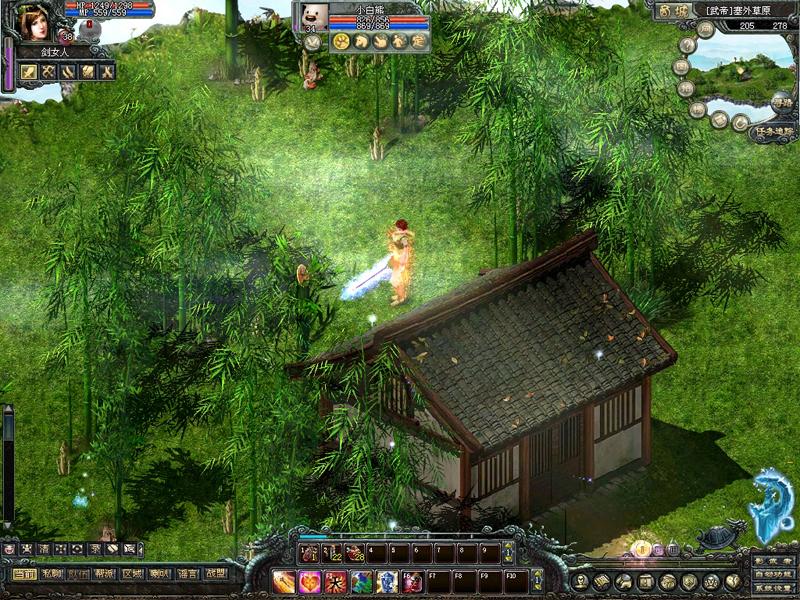800x600 pixels.
Task: Use the glowing heart skill icon
Action: coord(310,581)
